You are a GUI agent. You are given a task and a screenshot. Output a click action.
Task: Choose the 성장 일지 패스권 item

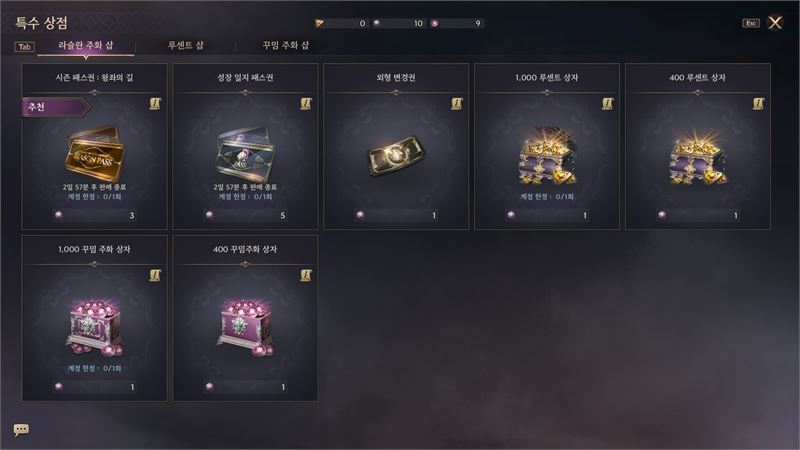point(245,150)
